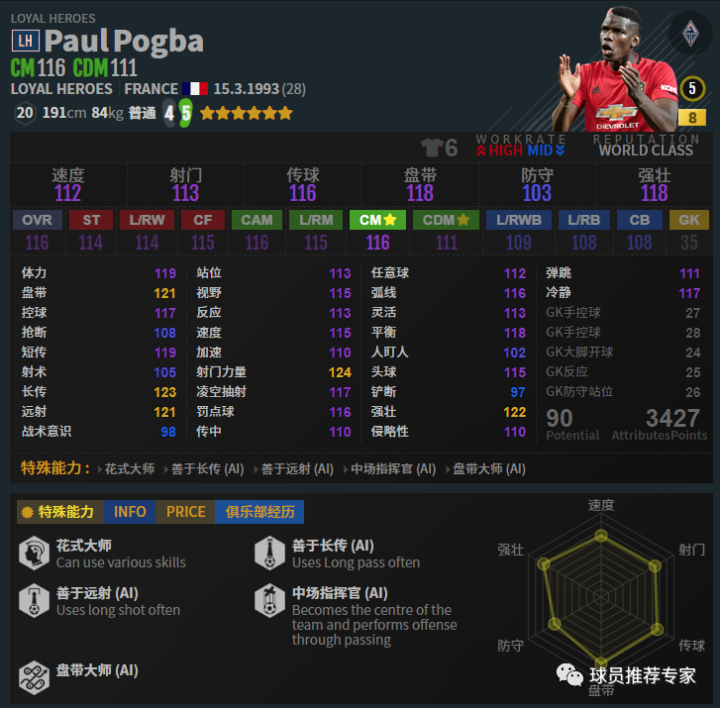The height and width of the screenshot is (708, 720).
Task: Pick the highlighted CM position
Action: coord(377,220)
